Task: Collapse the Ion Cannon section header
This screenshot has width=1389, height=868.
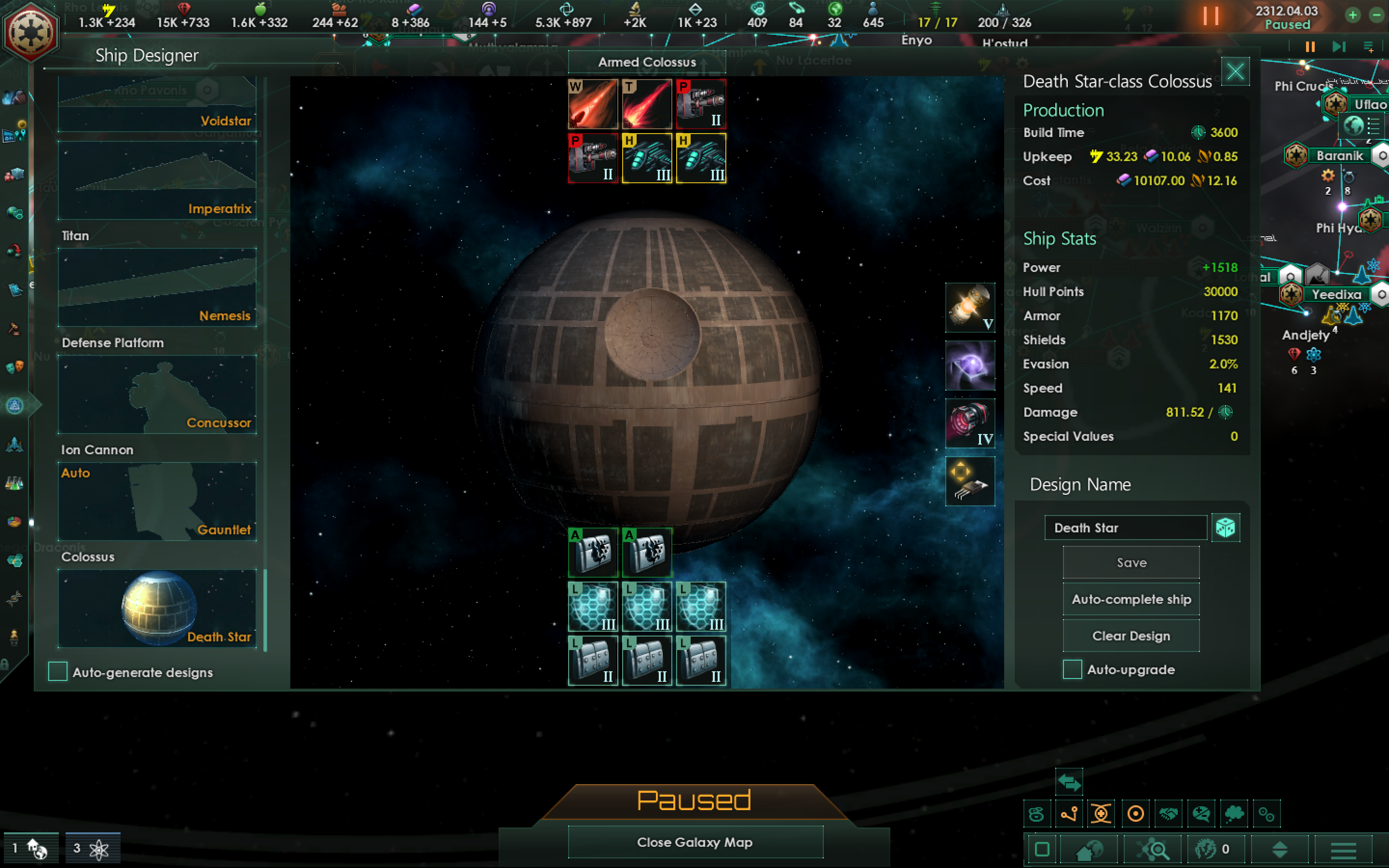Action: point(97,449)
